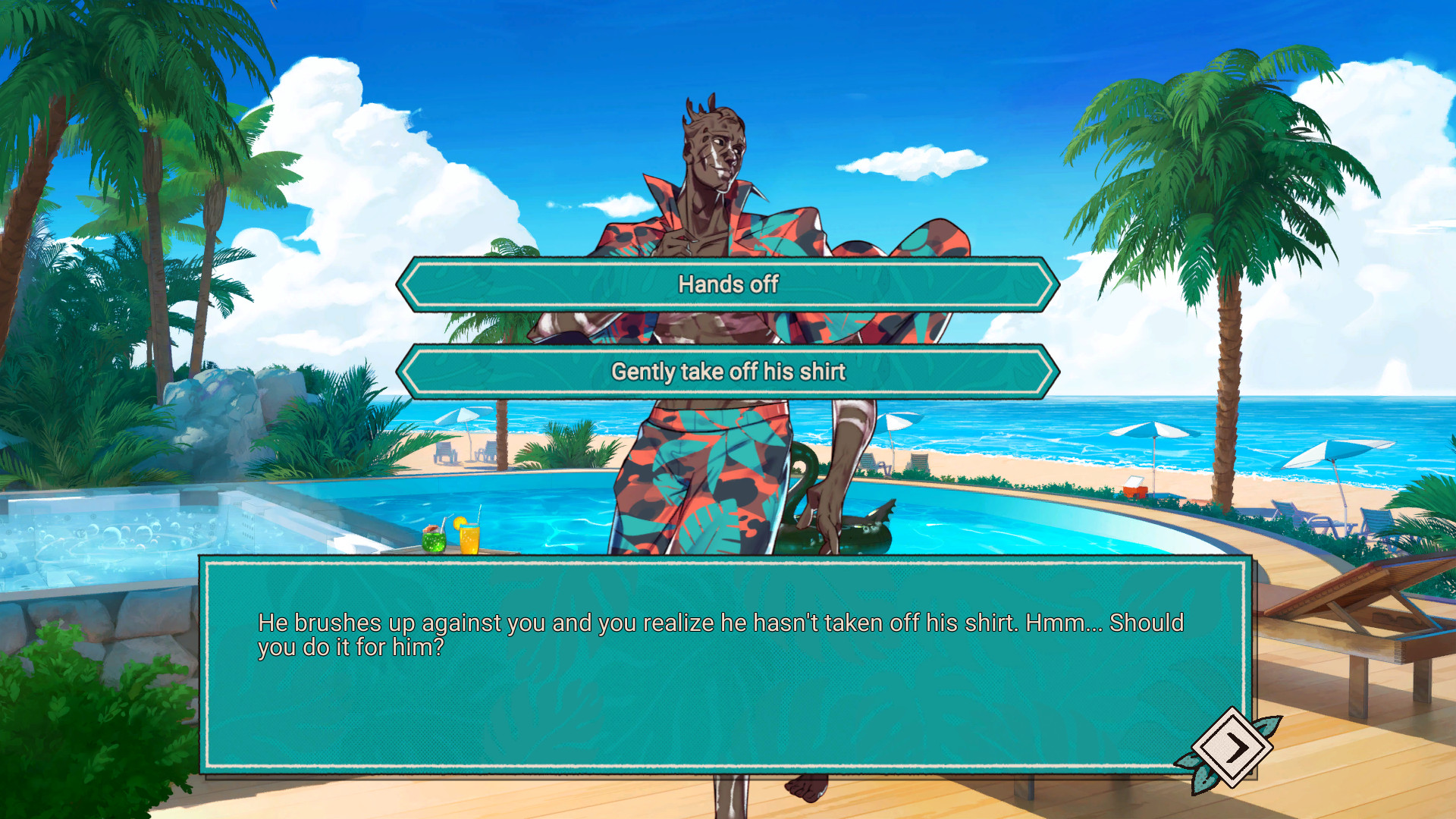Screen dimensions: 1456x819
Task: Select the "Hands off" dialogue choice
Action: click(728, 284)
